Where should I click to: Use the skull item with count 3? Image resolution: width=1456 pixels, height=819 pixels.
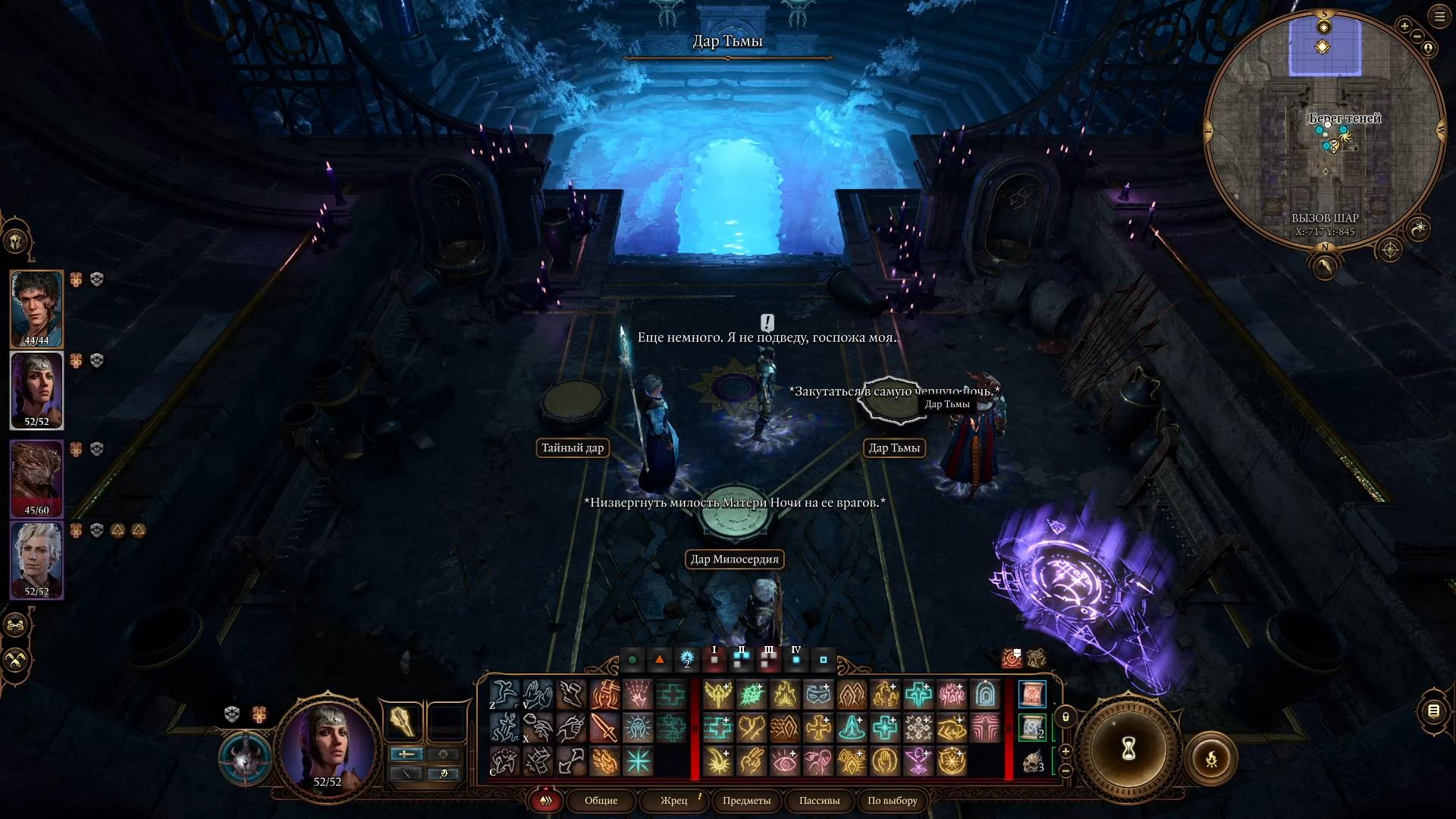(x=1032, y=761)
